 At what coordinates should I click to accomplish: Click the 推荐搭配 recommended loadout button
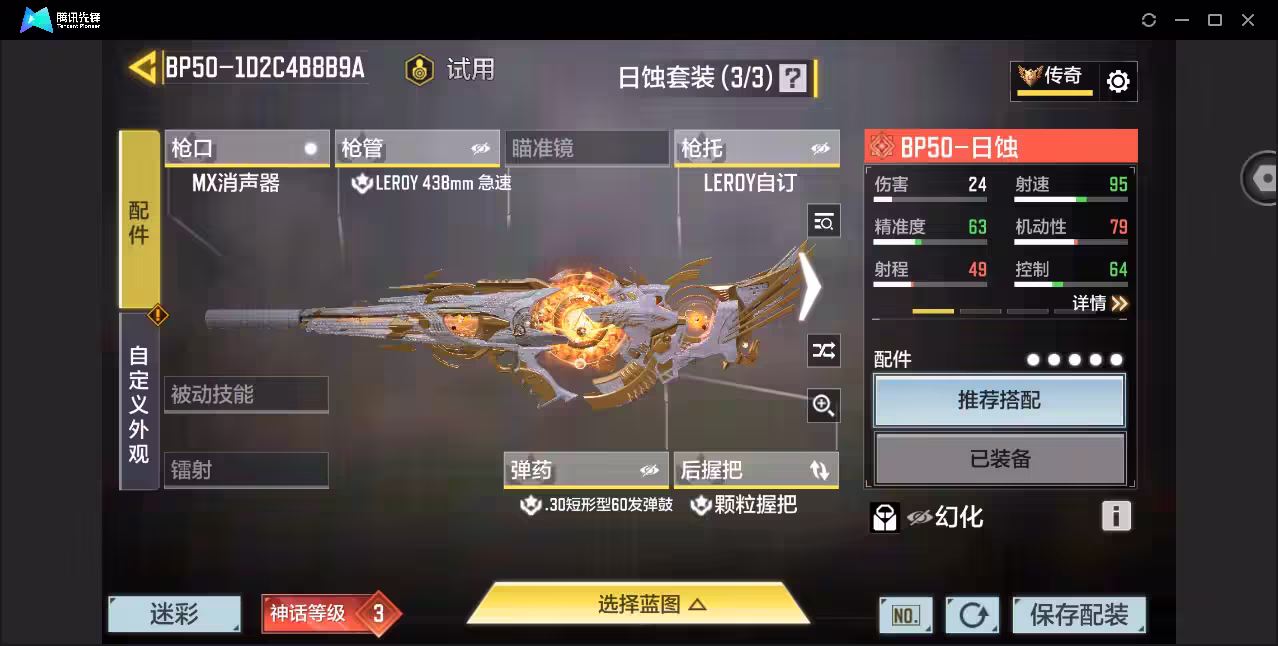tap(999, 401)
